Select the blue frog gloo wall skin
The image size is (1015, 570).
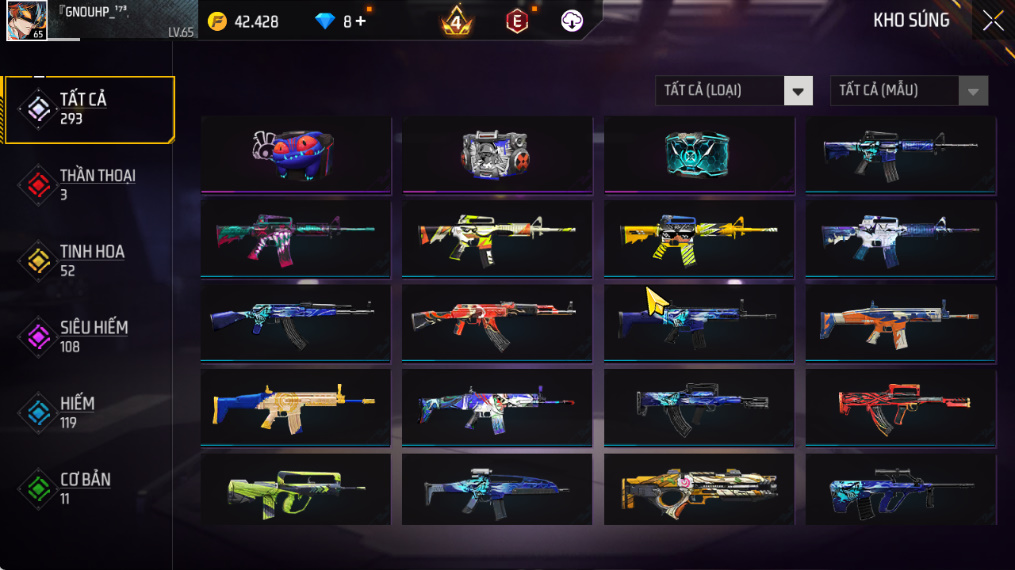(x=296, y=153)
